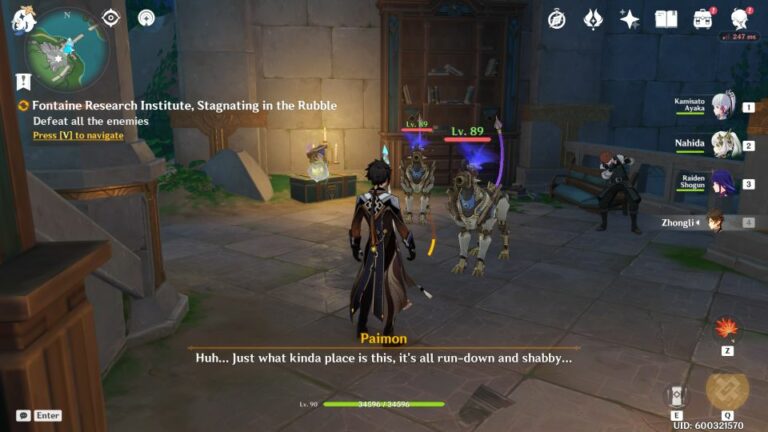Open the four-pointed star wish icon
Viewport: 768px width, 432px height.
tap(629, 19)
